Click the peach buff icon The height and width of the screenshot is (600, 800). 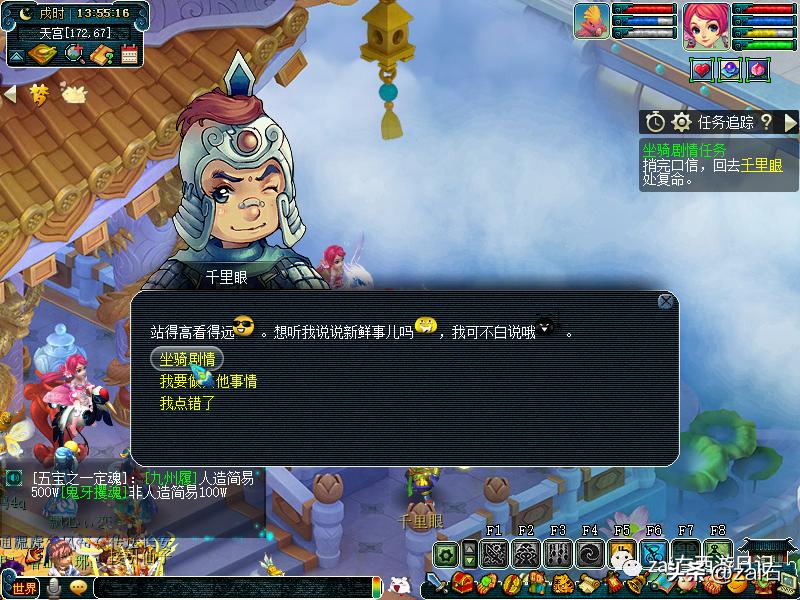click(757, 69)
